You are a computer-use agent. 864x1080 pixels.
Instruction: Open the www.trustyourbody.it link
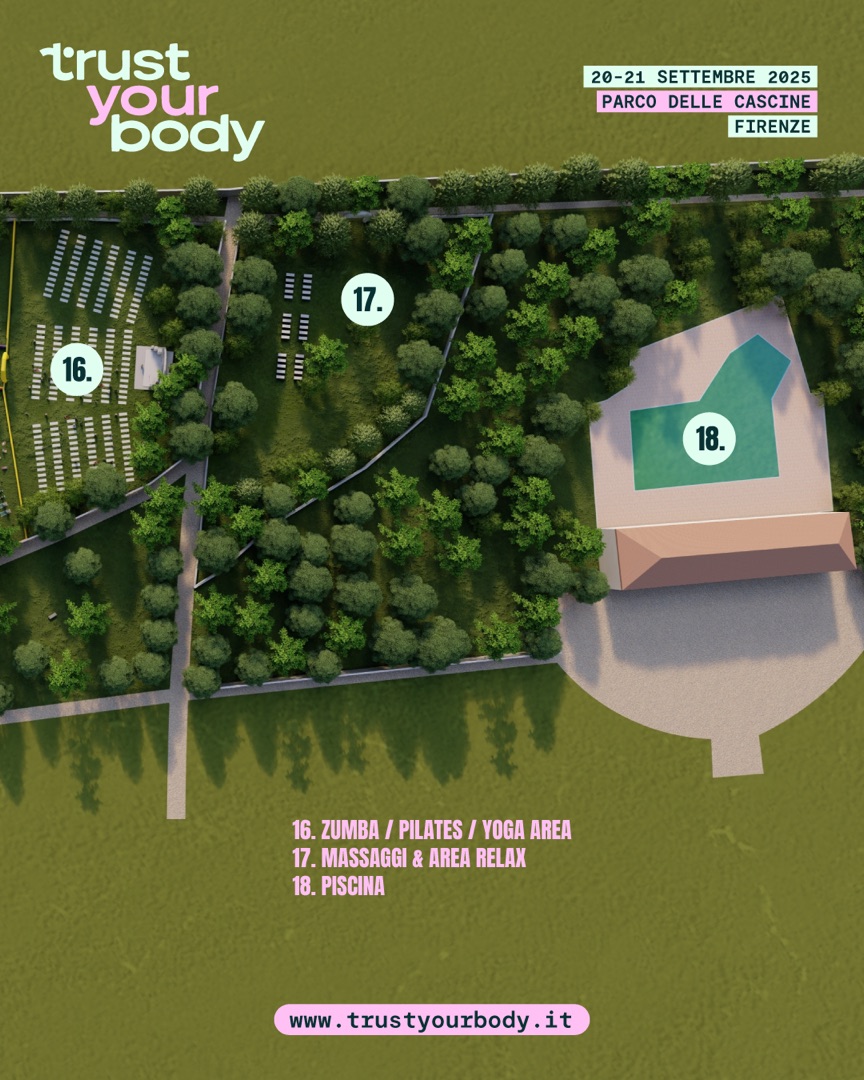pyautogui.click(x=431, y=1020)
